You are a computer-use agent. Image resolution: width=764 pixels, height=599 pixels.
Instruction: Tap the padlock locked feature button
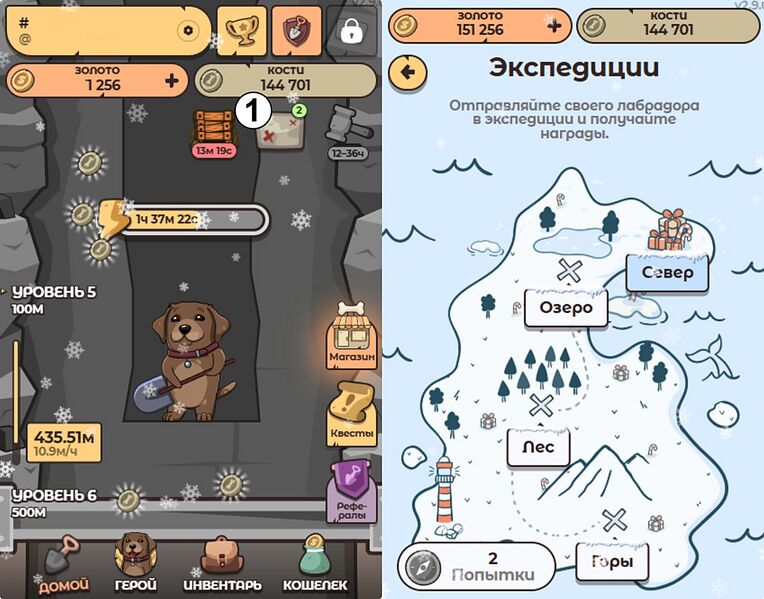point(351,31)
